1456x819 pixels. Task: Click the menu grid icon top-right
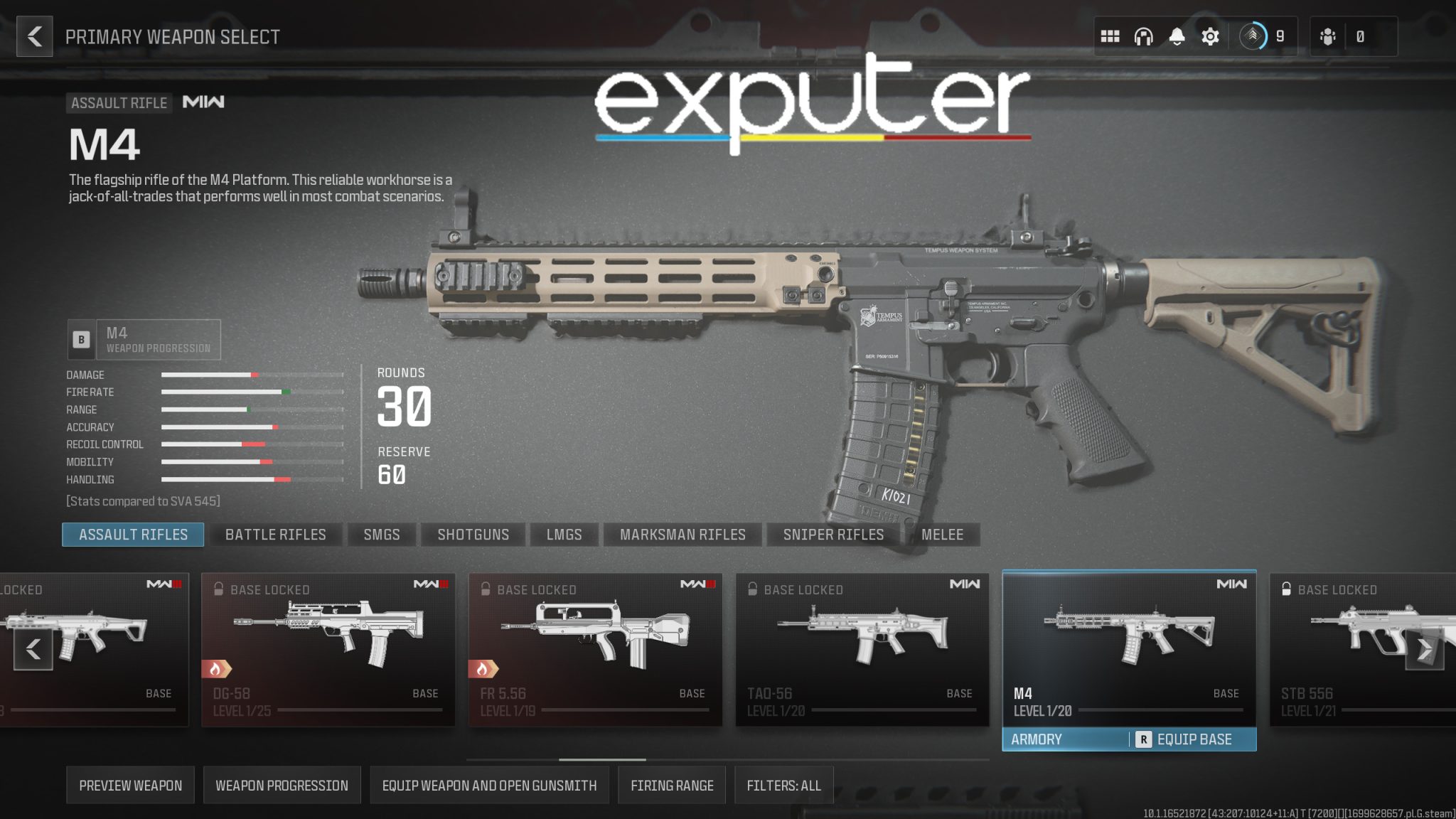1111,35
